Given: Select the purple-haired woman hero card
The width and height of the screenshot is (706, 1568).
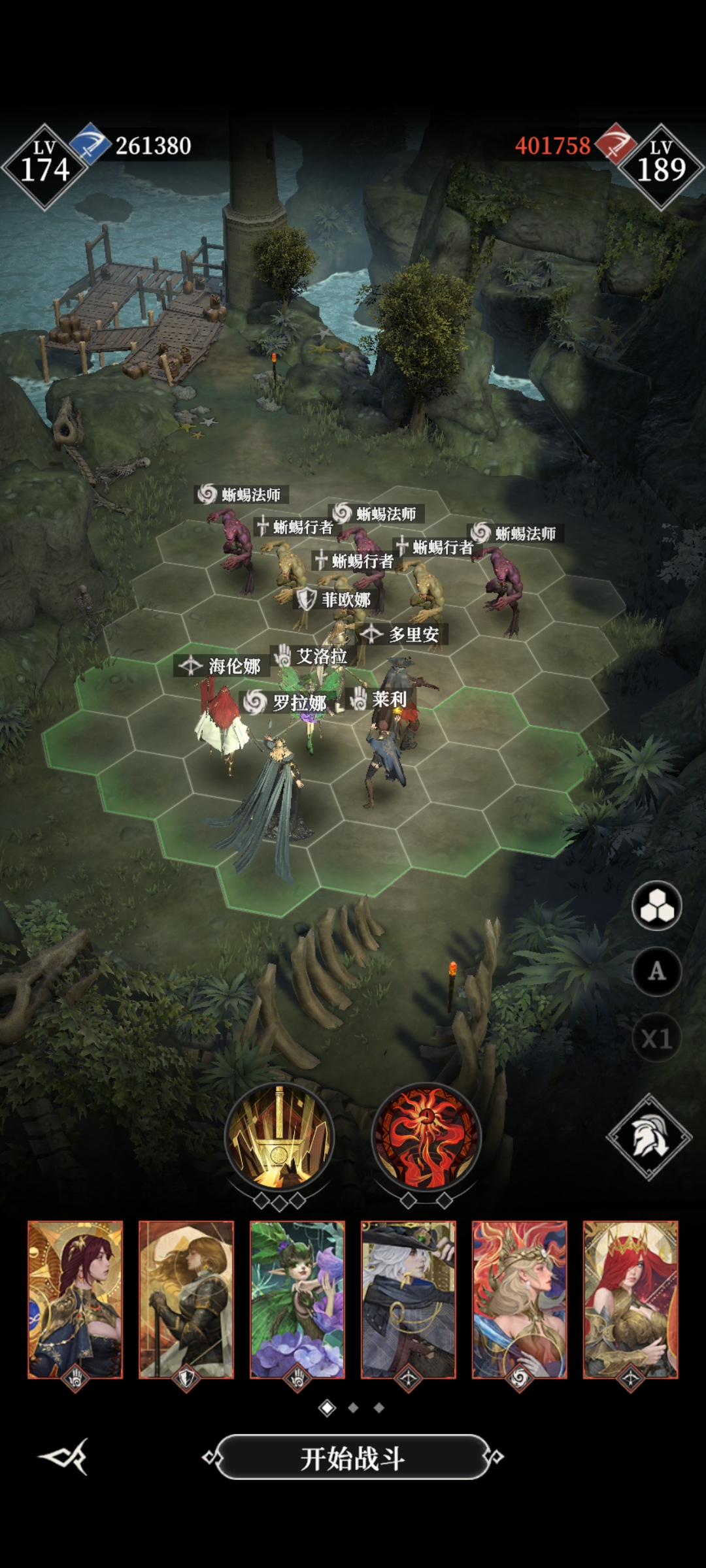Looking at the screenshot, I should point(75,1299).
